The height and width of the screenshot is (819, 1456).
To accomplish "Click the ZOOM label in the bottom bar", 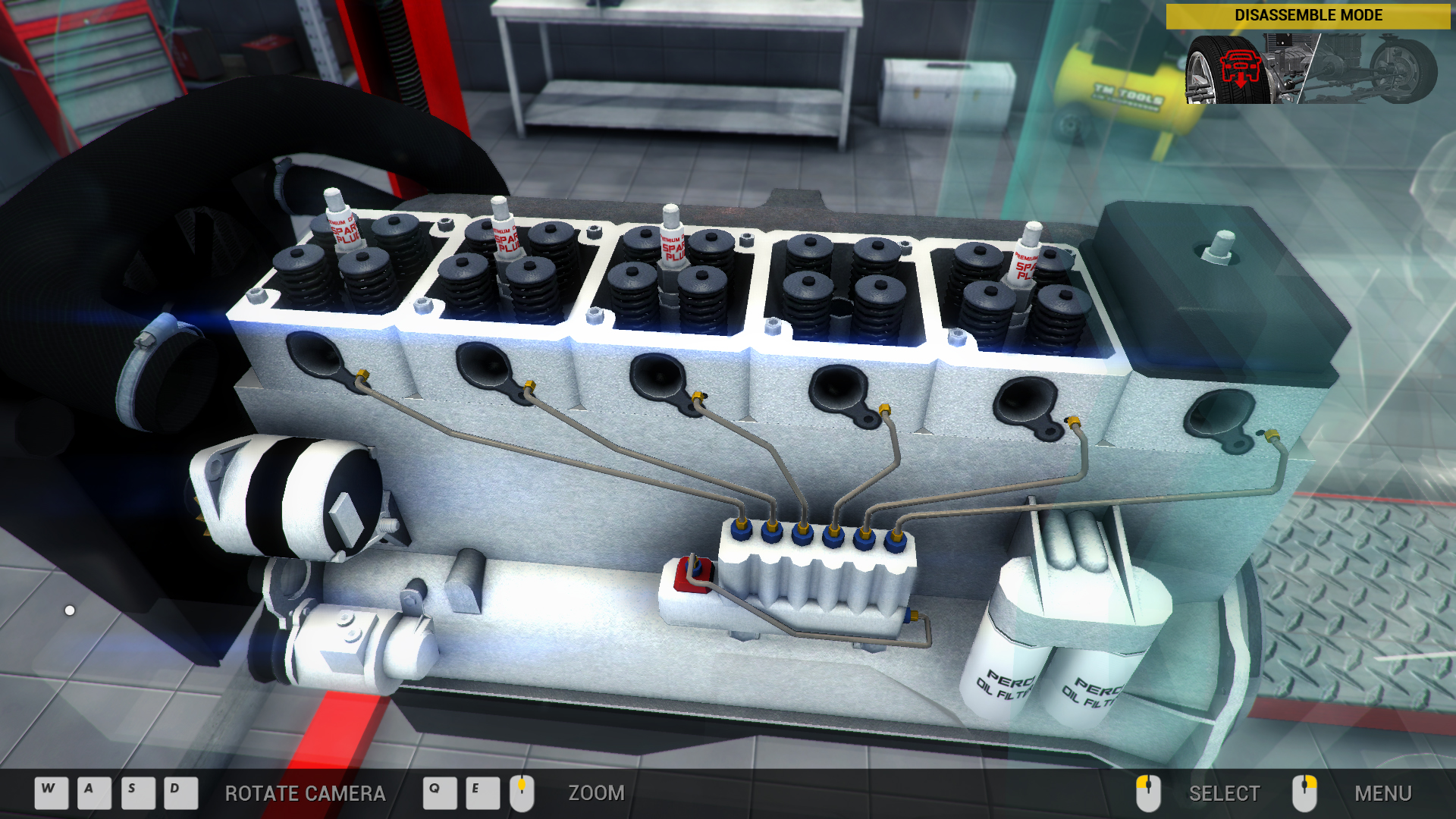I will pyautogui.click(x=596, y=793).
